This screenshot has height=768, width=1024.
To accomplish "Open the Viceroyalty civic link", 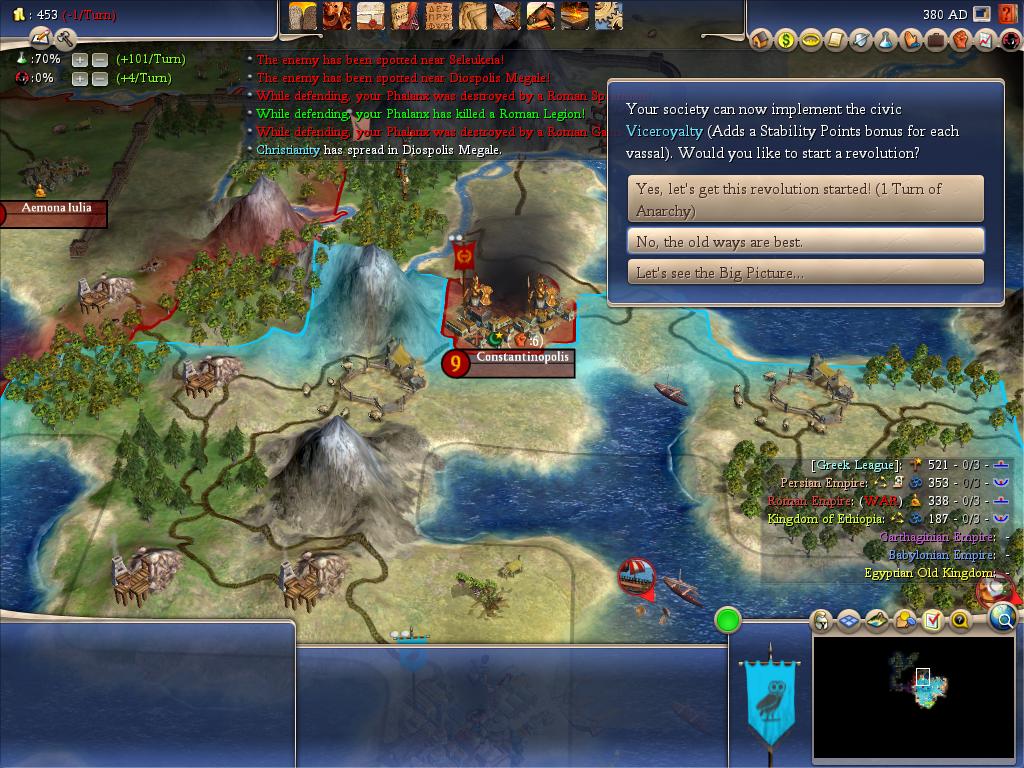I will [665, 131].
